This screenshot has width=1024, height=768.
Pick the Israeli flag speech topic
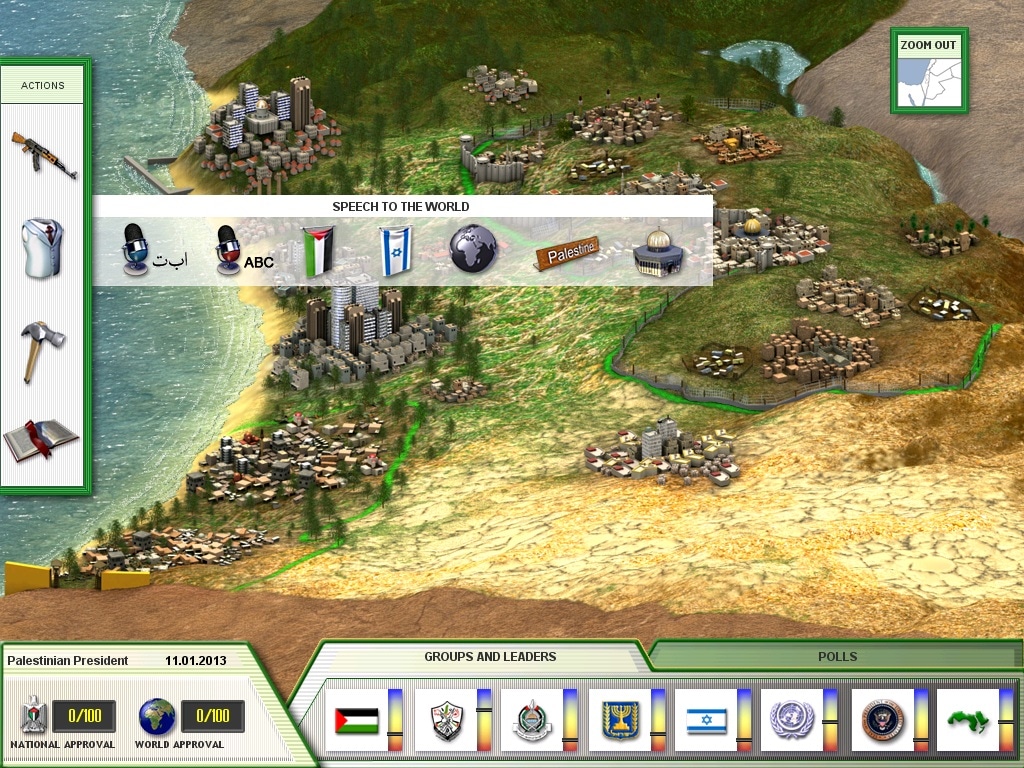click(395, 249)
